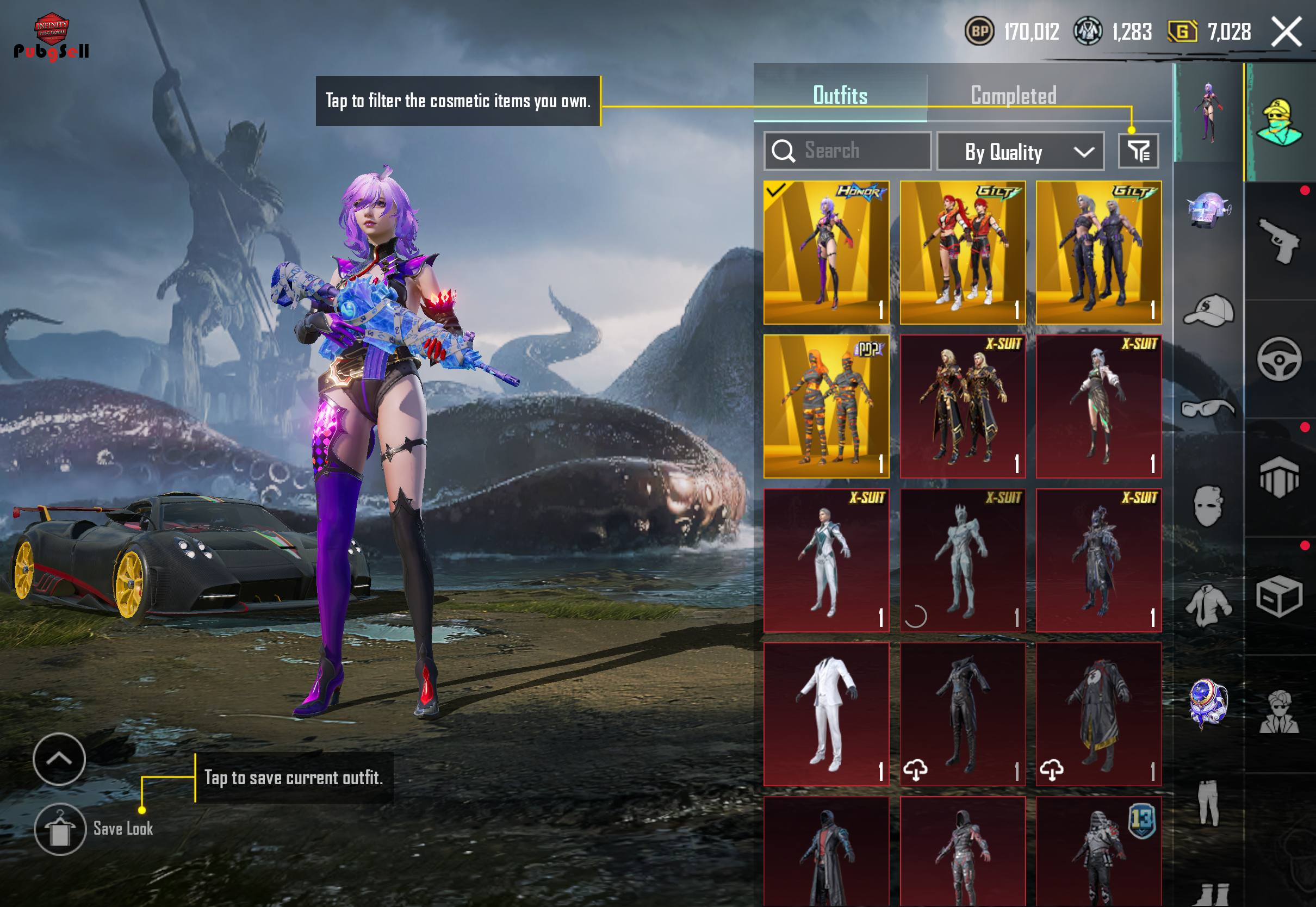
Task: Toggle the owned cosmetics filter icon
Action: coord(1138,151)
